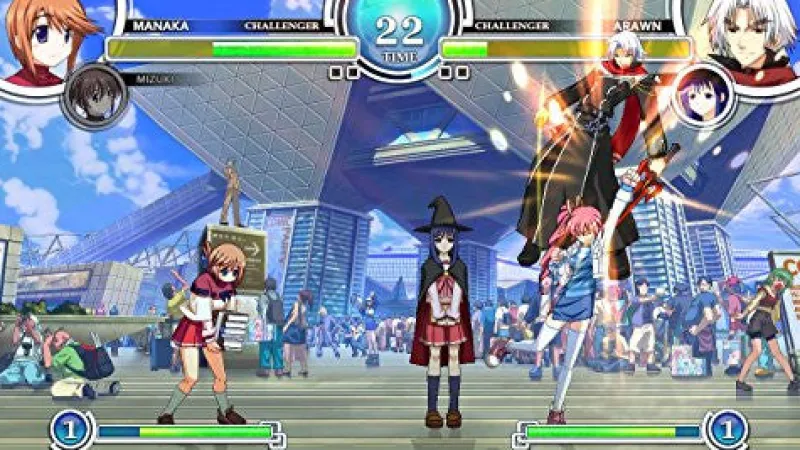Click Manaka's character portrait
This screenshot has height=450, width=800.
tap(42, 40)
